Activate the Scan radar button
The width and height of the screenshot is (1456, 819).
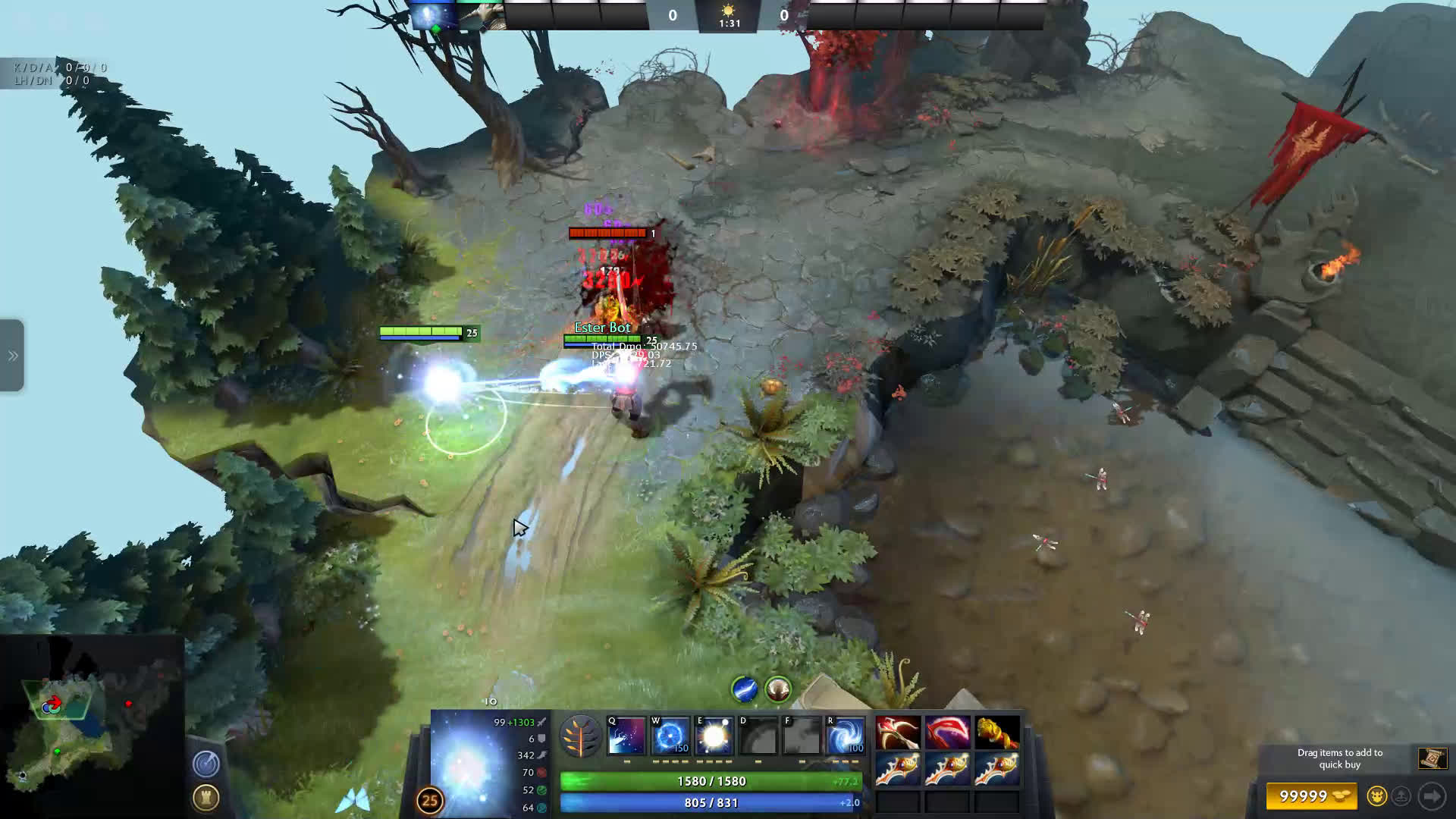coord(206,764)
